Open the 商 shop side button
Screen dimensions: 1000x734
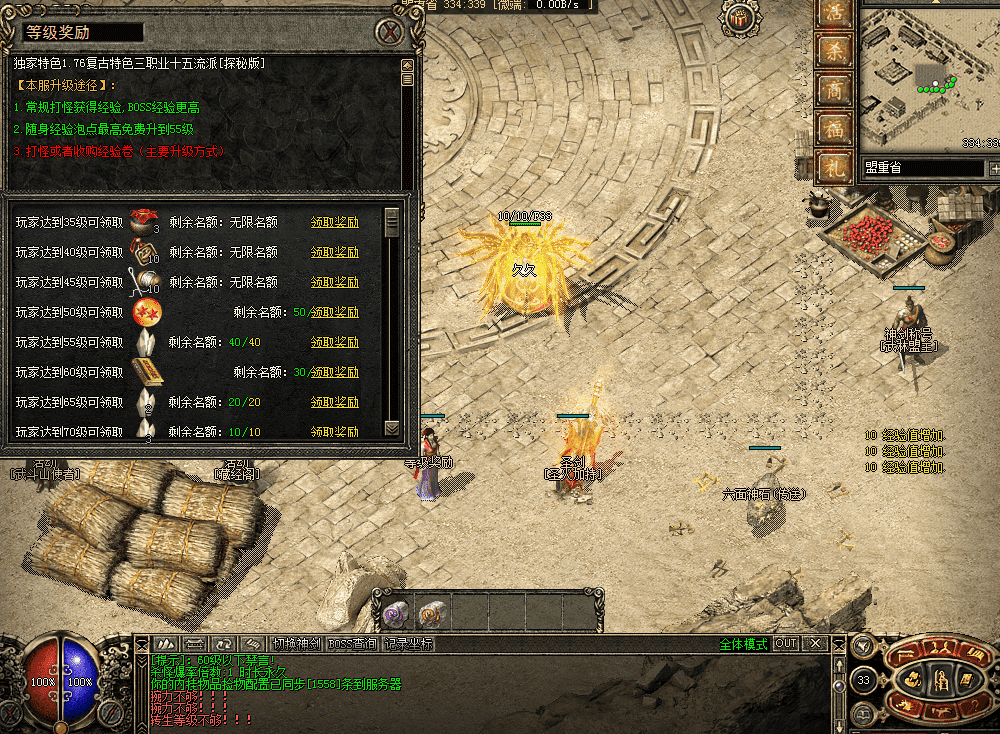click(x=833, y=89)
